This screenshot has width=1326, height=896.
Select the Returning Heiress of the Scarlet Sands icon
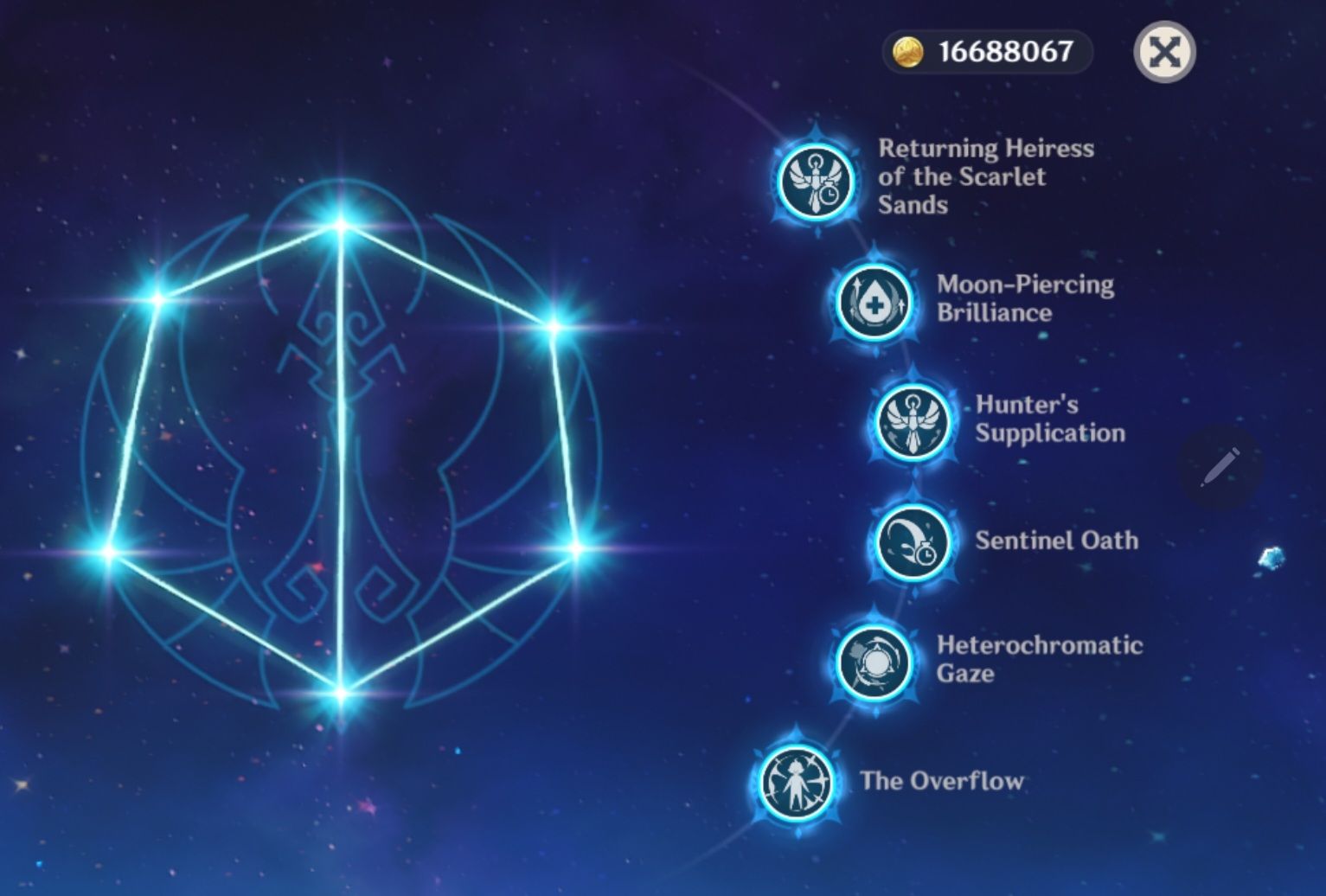[x=814, y=182]
